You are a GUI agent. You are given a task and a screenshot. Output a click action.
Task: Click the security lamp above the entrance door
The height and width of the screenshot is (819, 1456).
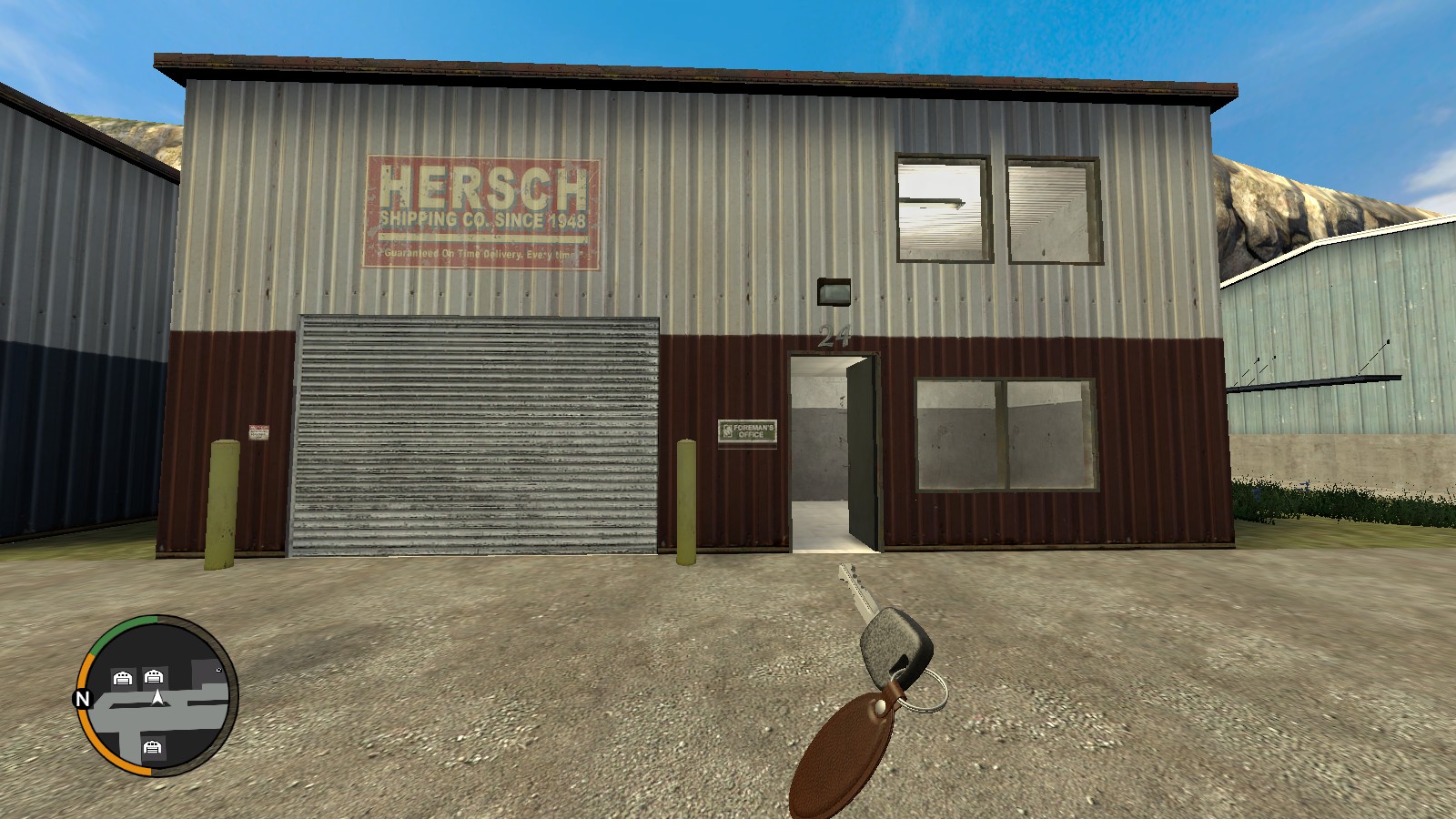(x=834, y=291)
